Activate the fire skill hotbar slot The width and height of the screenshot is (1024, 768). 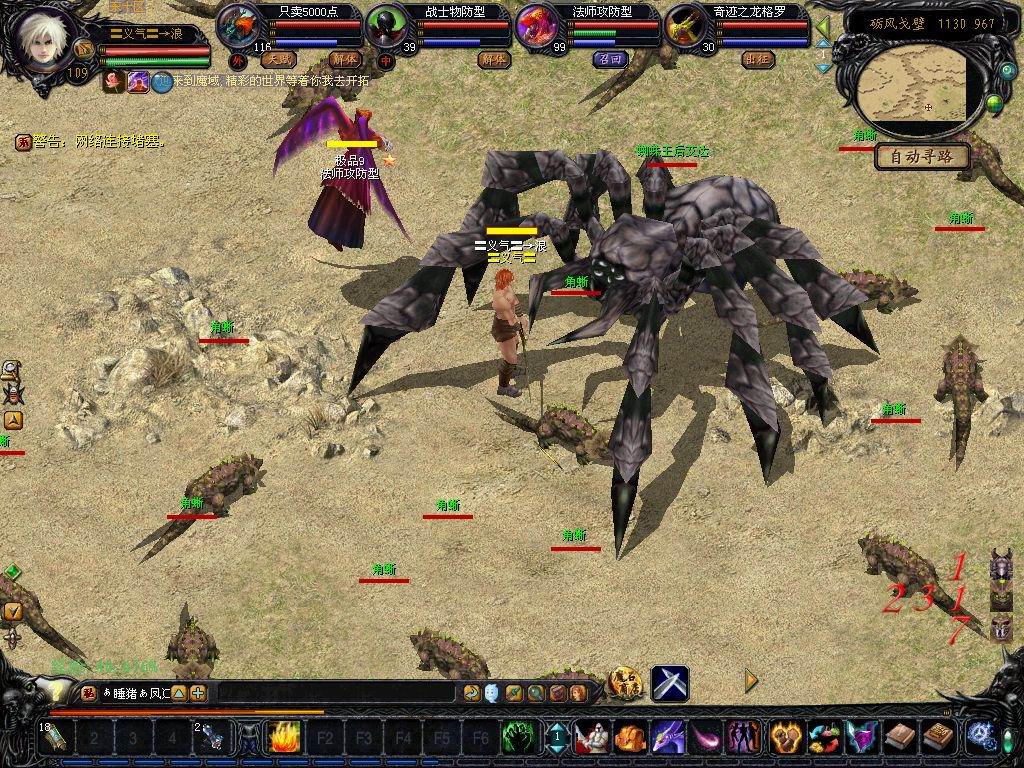[x=283, y=738]
